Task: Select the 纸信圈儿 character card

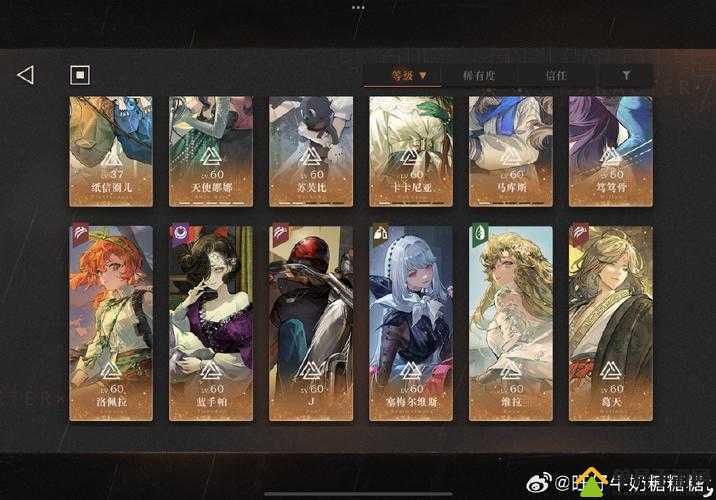Action: [110, 150]
